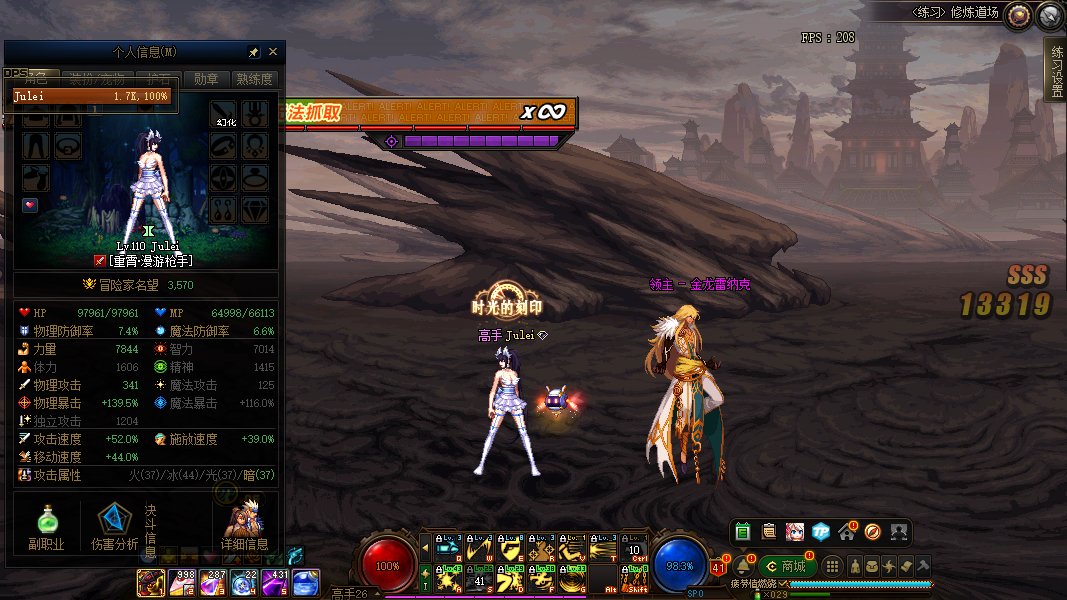This screenshot has height=600, width=1067.
Task: Open the 熟练度 proficiency tab
Action: [x=254, y=79]
